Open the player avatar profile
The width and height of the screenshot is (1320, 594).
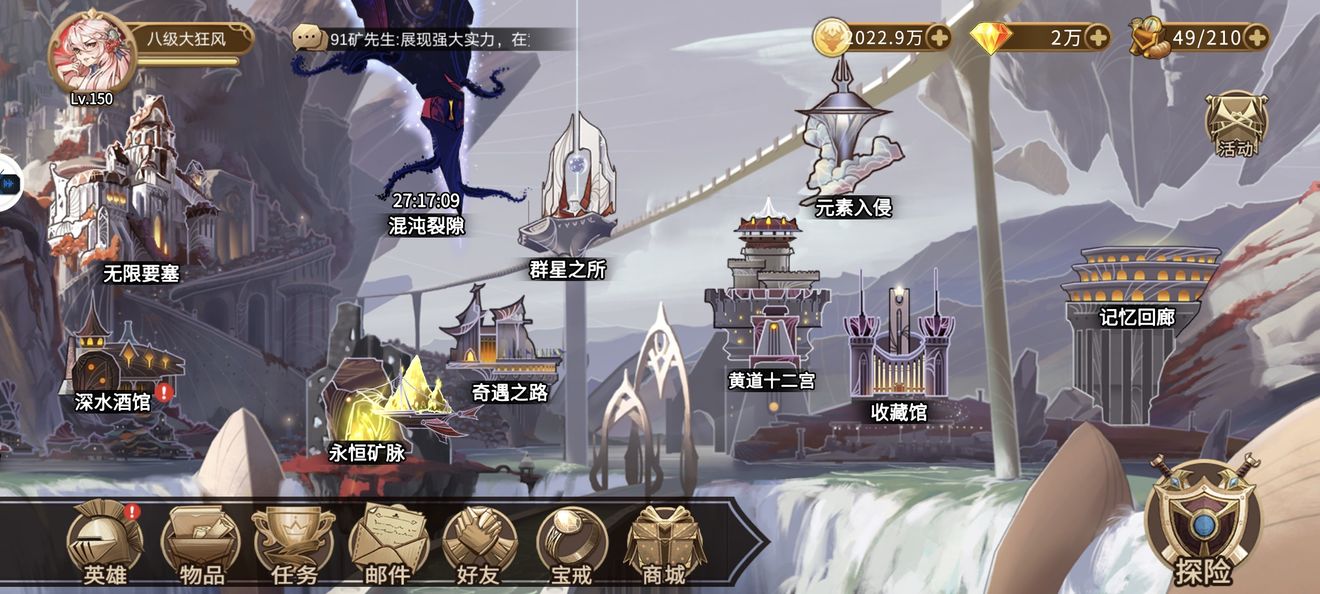(92, 53)
